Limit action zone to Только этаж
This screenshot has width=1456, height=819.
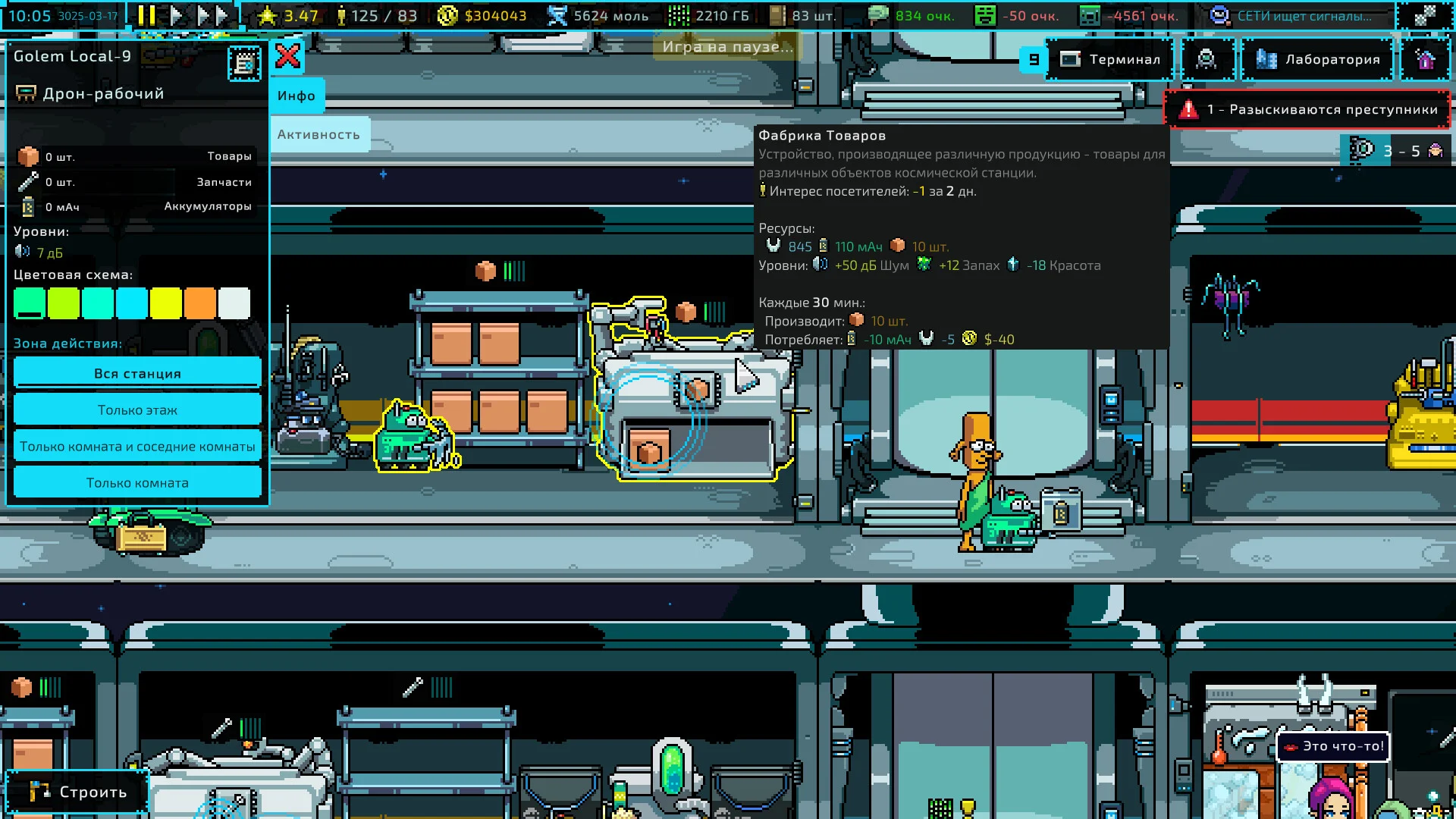click(x=137, y=409)
